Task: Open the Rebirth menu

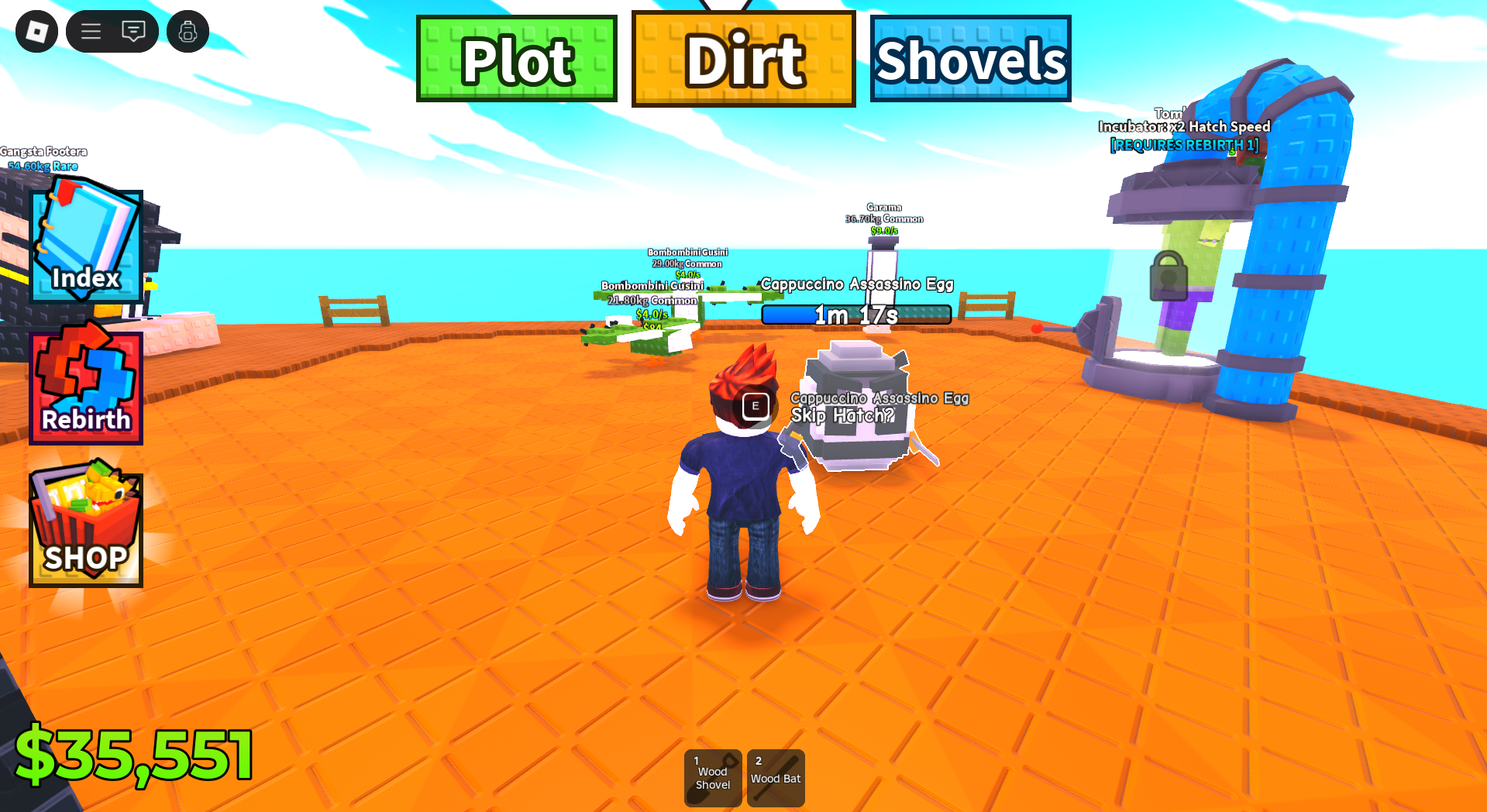Action: 85,387
